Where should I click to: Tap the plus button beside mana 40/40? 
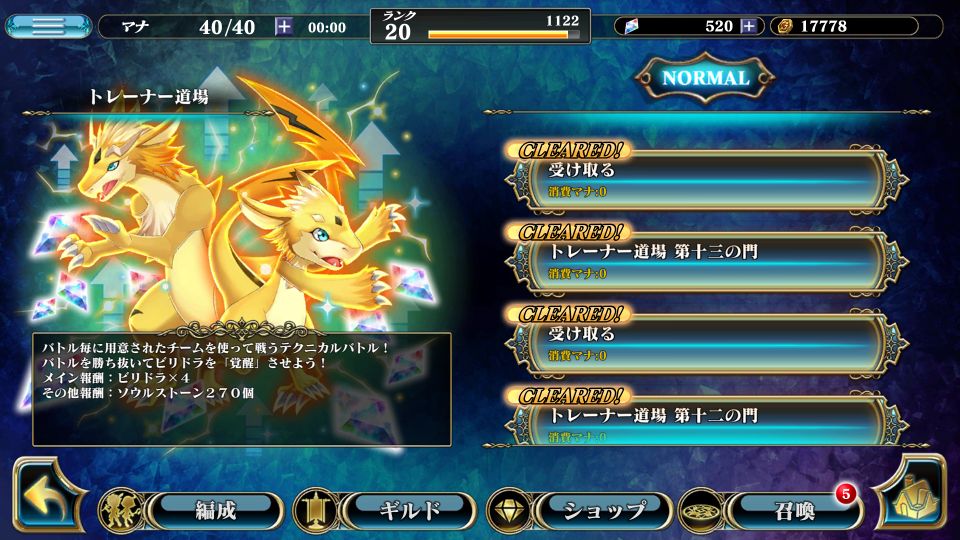pos(284,27)
